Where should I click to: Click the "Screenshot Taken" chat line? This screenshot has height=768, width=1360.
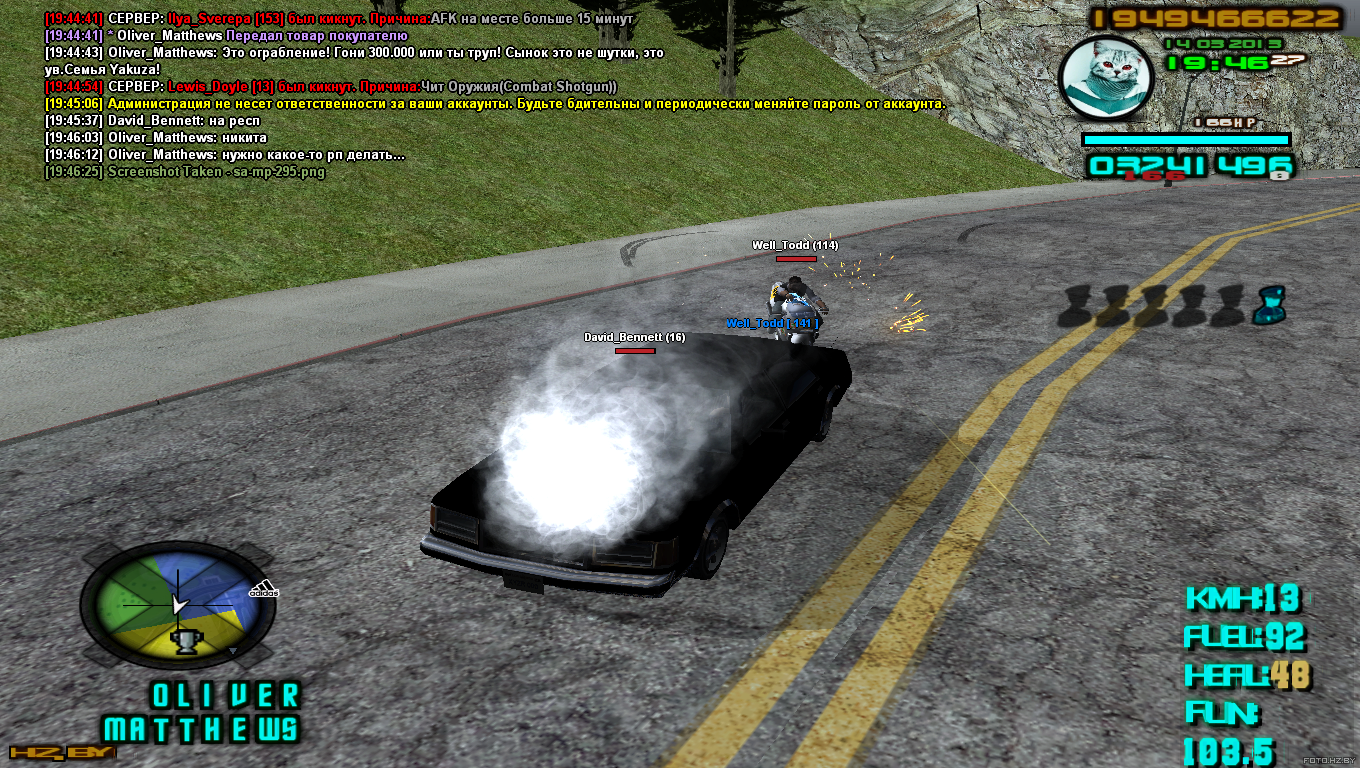click(x=185, y=172)
